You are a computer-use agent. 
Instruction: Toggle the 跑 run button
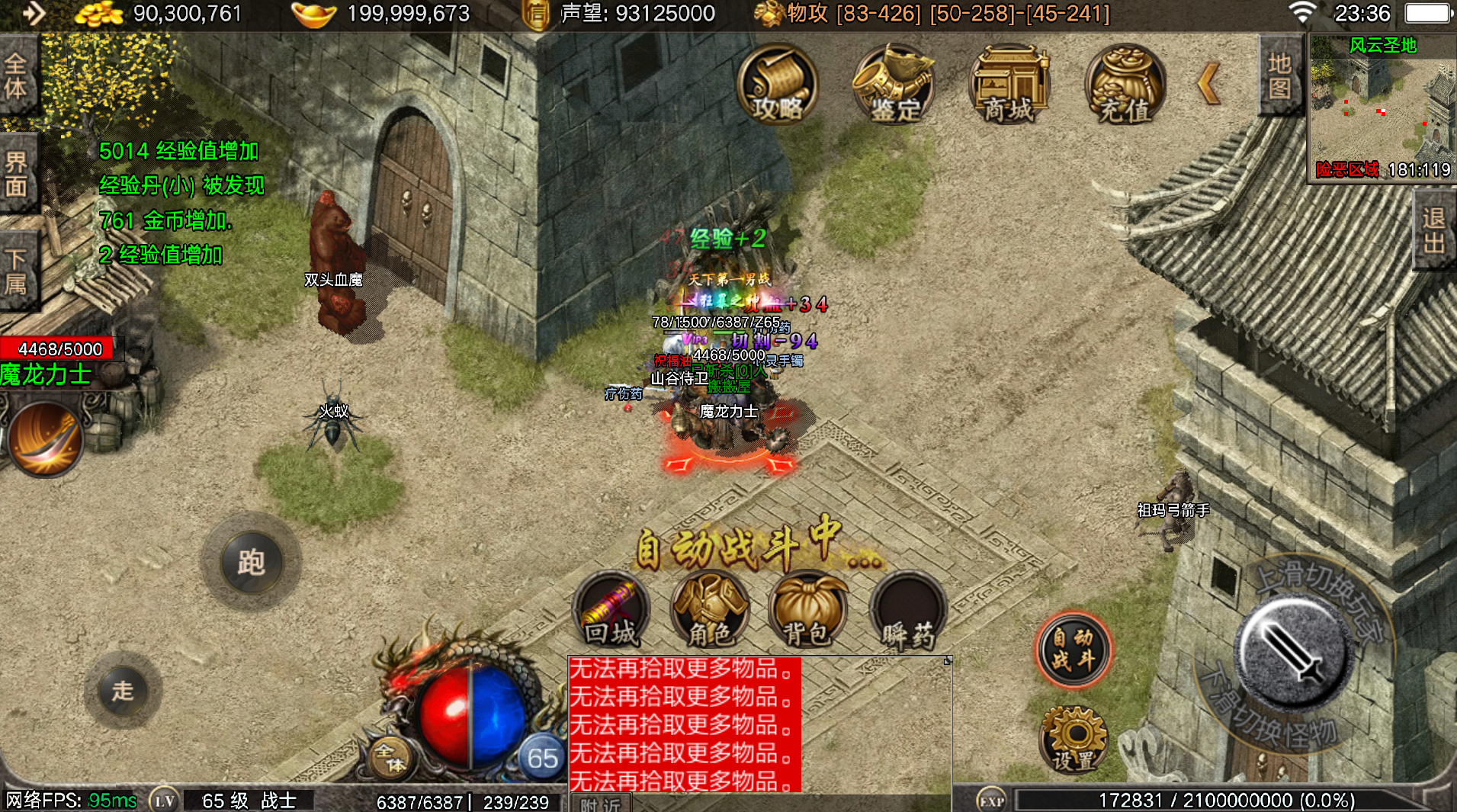pos(251,562)
